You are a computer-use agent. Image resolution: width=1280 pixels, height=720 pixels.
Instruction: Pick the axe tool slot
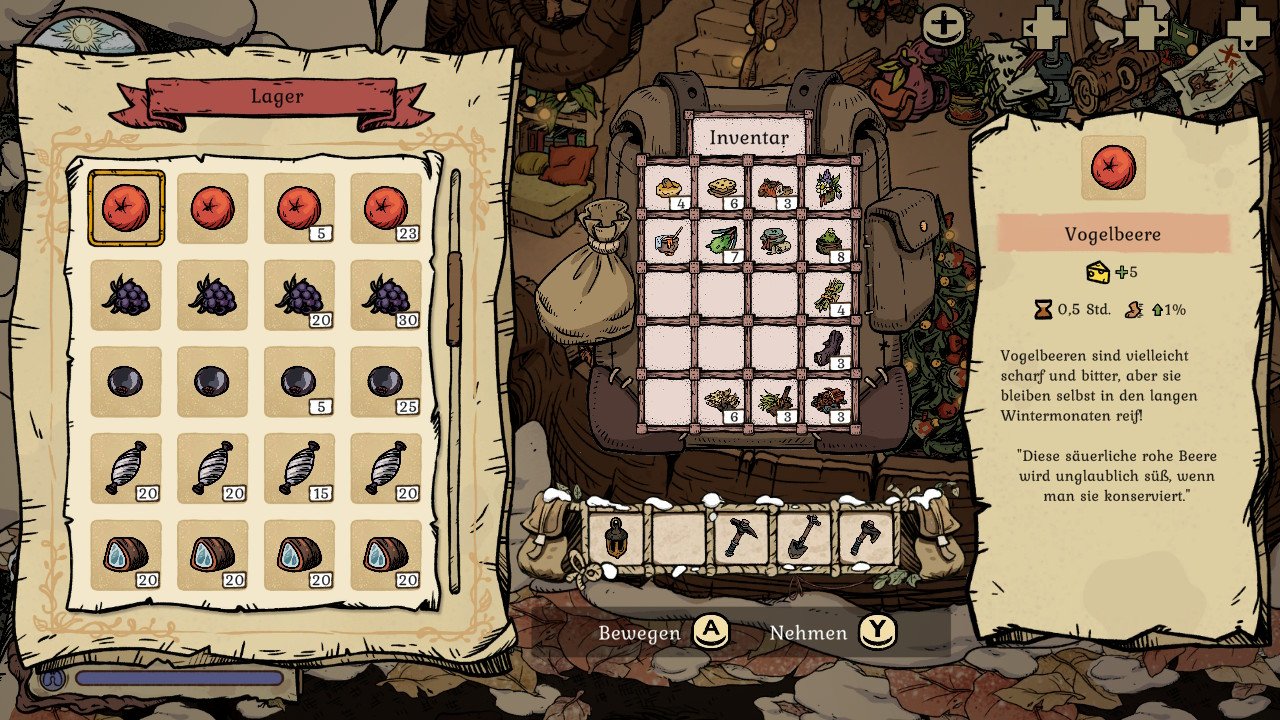coord(865,538)
